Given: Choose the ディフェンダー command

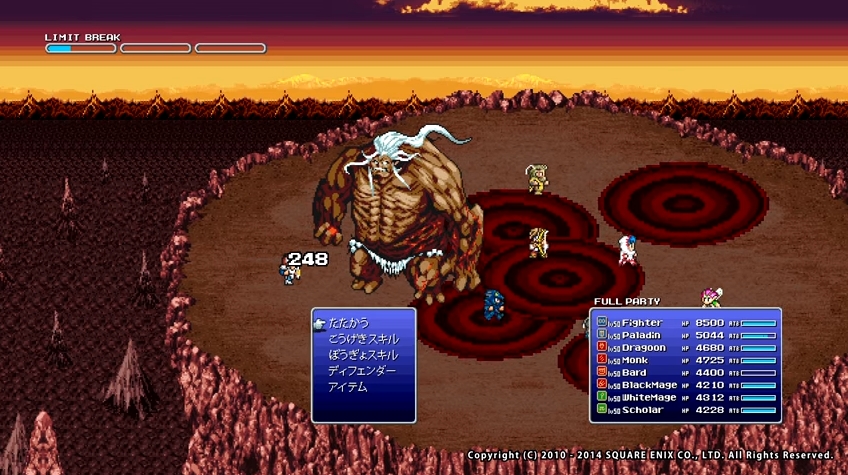Looking at the screenshot, I should coord(361,371).
